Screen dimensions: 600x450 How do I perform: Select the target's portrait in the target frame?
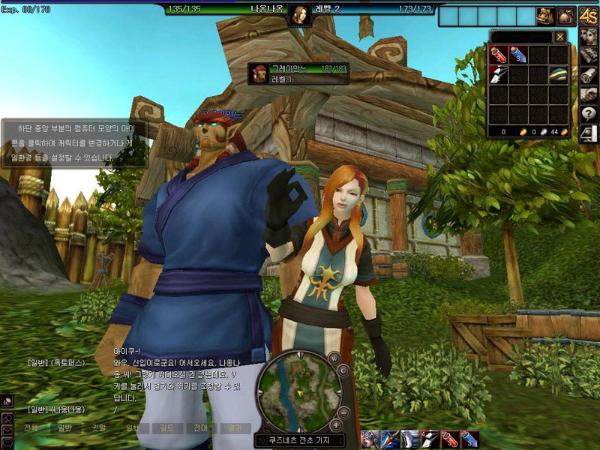pos(260,72)
